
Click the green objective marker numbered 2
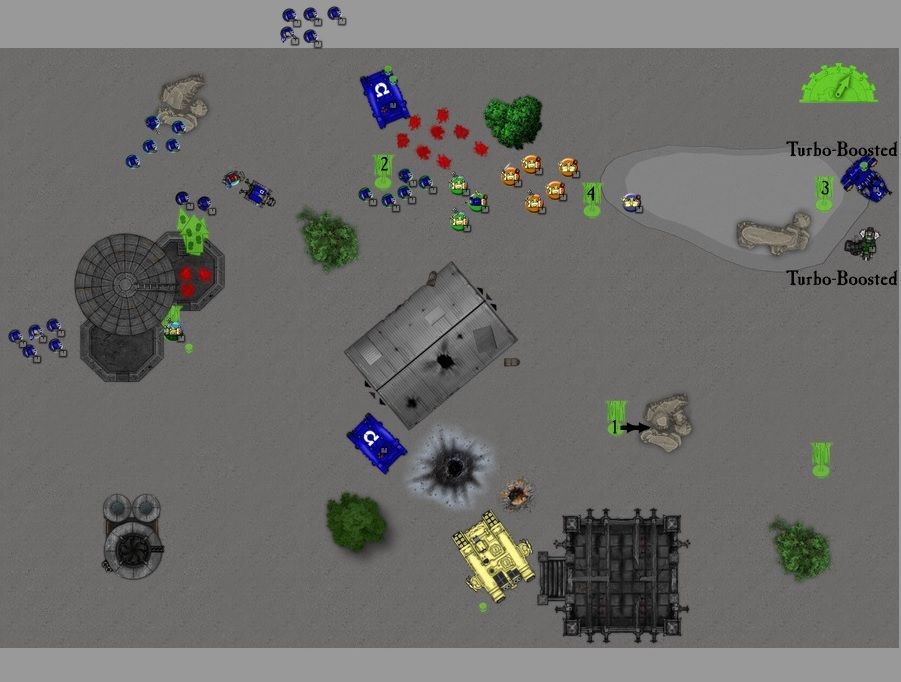point(382,170)
